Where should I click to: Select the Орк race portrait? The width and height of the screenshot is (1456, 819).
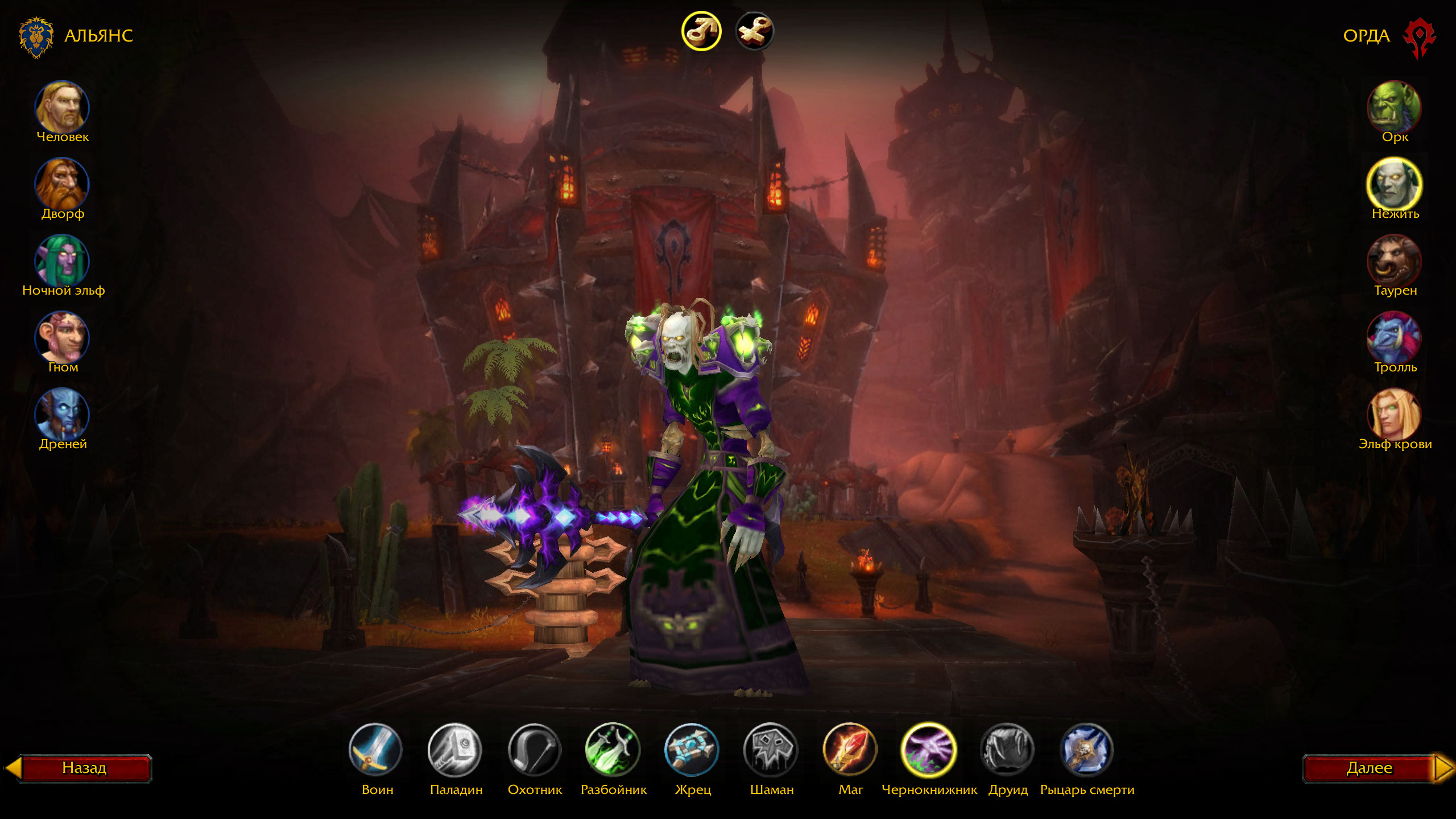pos(1394,107)
